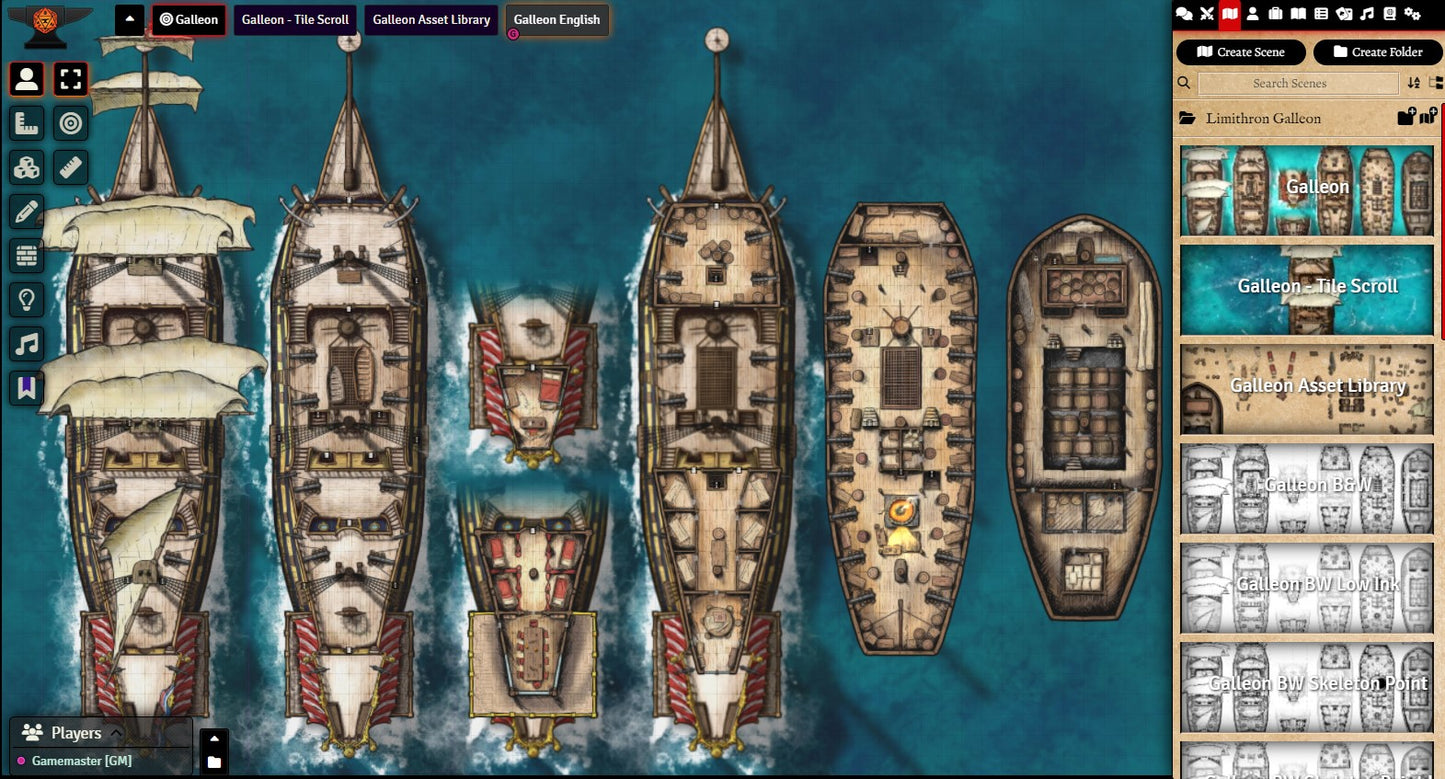This screenshot has height=779, width=1445.
Task: Collapse the scene navigation bar arrow
Action: (x=130, y=20)
